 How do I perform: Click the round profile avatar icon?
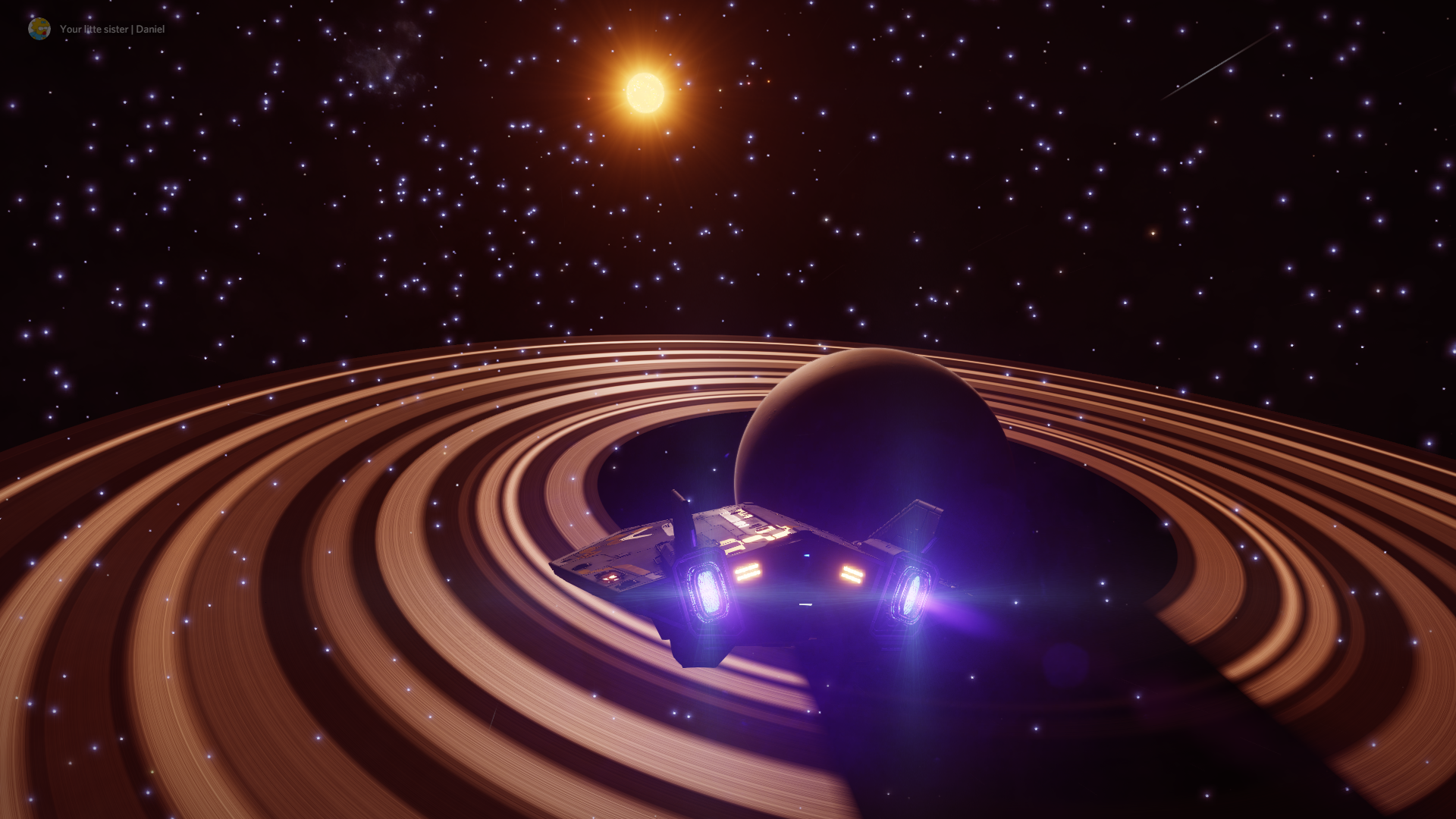(39, 29)
